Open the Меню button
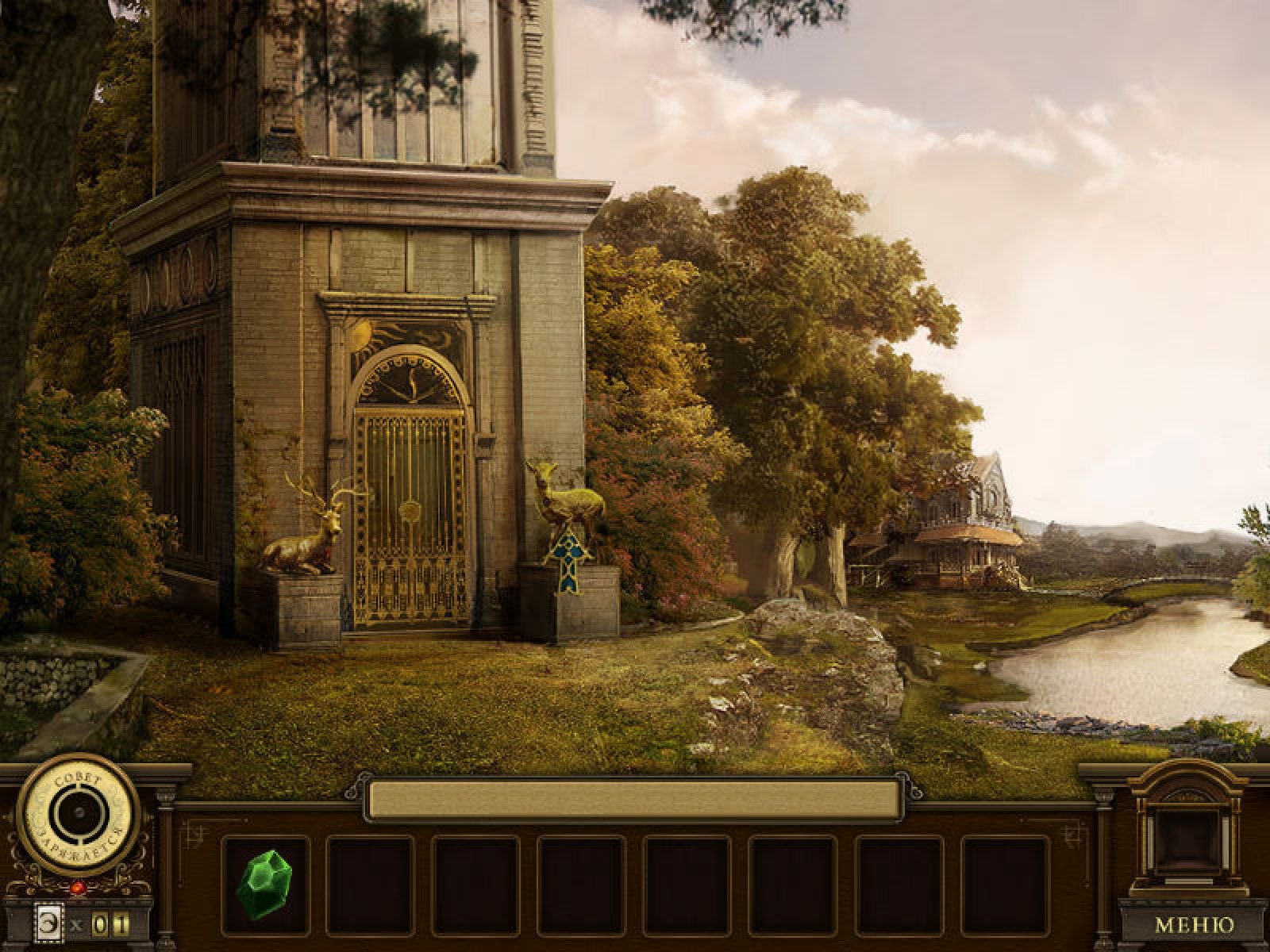 click(x=1194, y=925)
